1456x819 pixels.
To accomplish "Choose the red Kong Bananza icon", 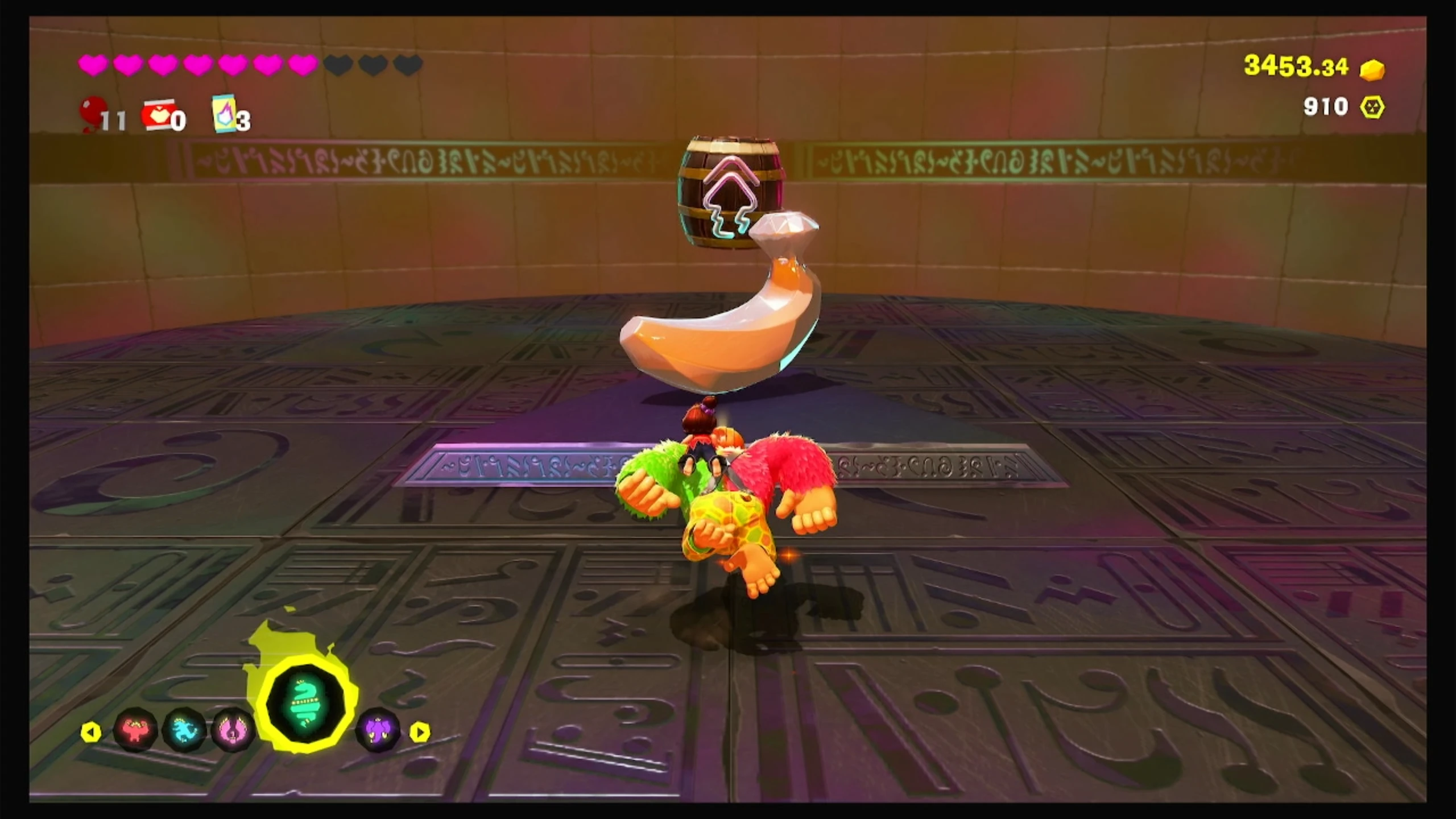I will click(x=135, y=730).
